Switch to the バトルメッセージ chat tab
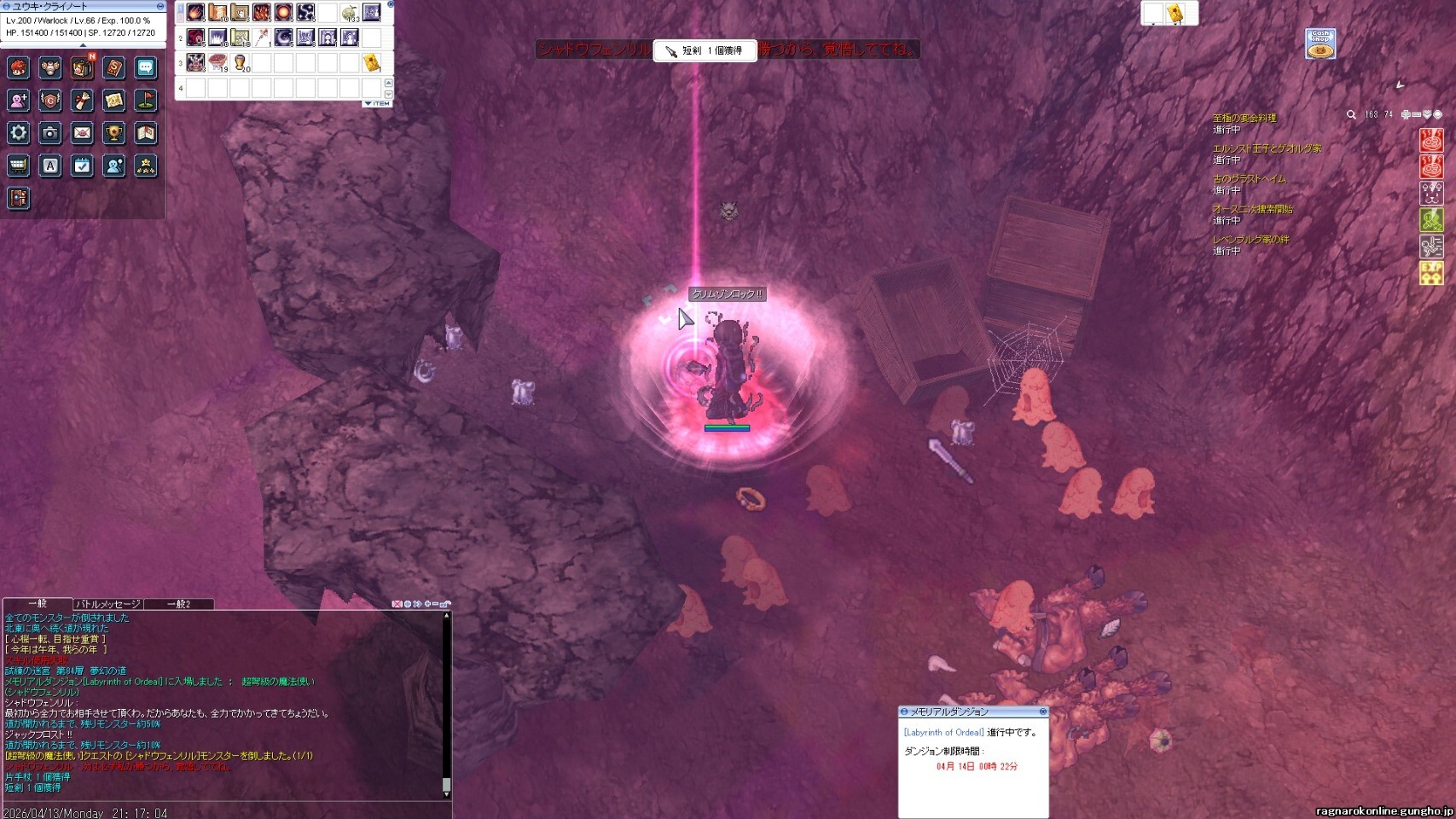1456x819 pixels. (107, 604)
